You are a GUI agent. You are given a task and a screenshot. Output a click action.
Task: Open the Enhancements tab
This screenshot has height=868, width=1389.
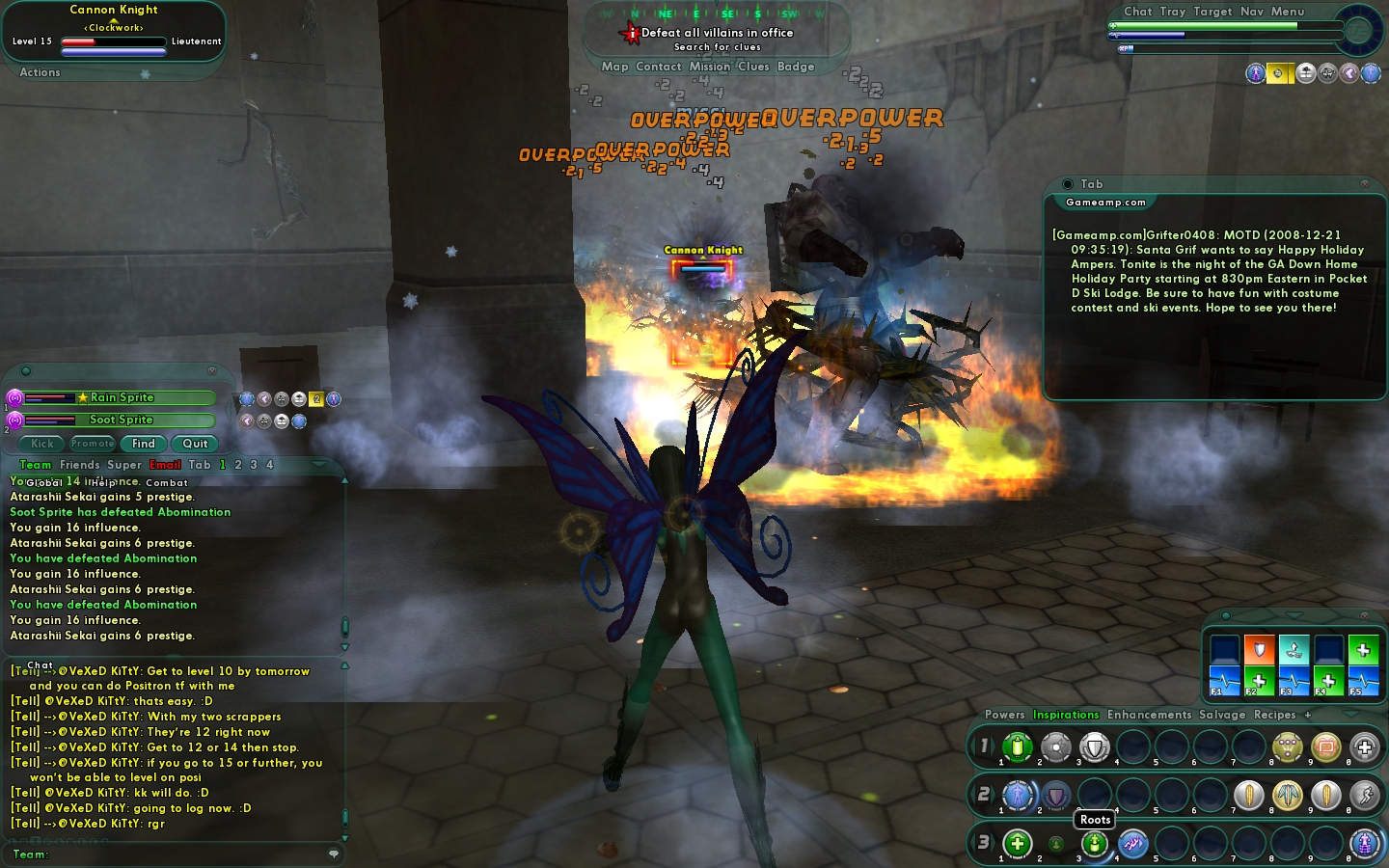[1149, 715]
